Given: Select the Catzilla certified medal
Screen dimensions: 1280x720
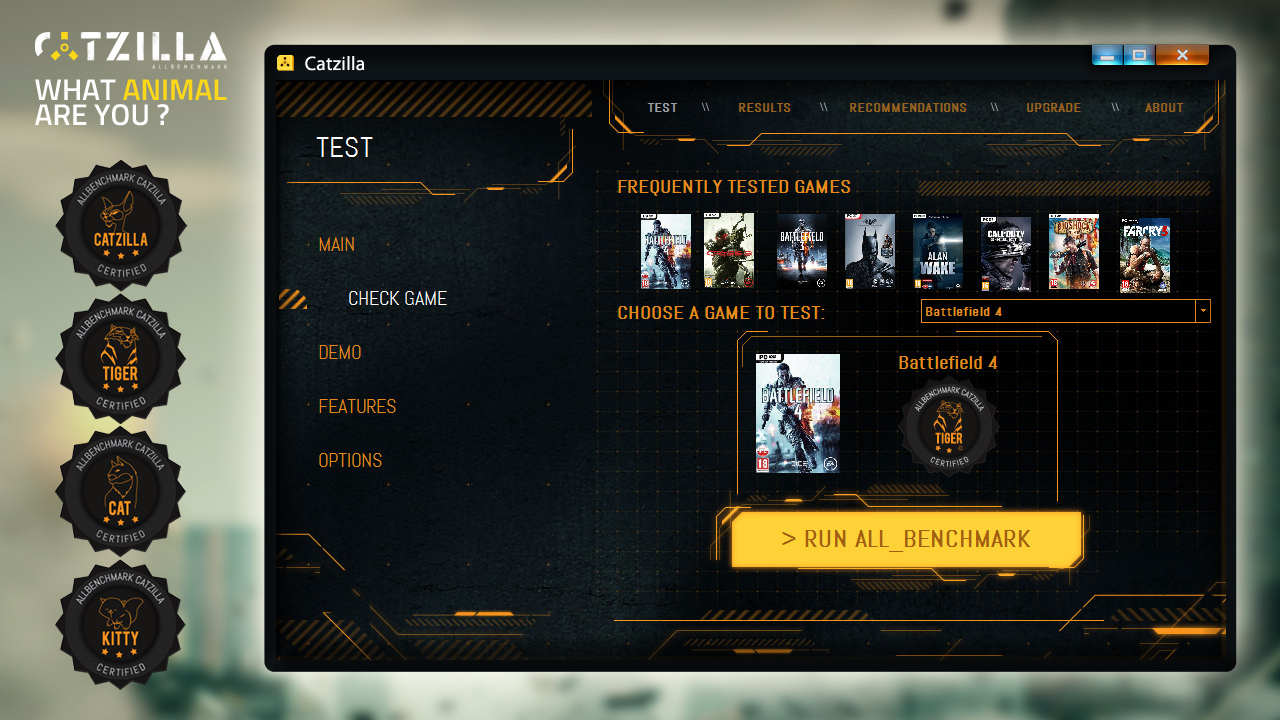Looking at the screenshot, I should point(120,226).
